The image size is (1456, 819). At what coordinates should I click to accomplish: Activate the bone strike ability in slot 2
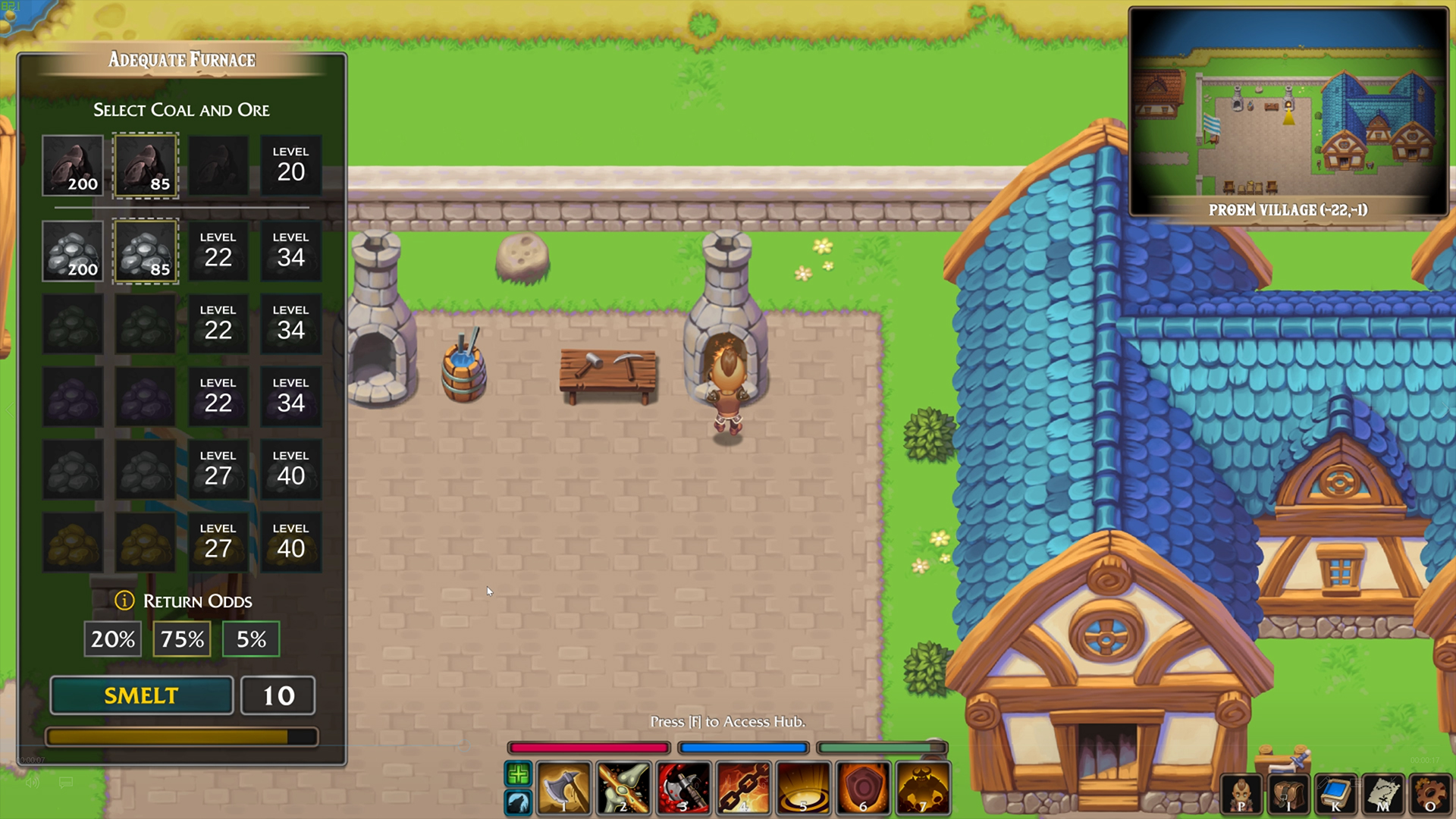pyautogui.click(x=623, y=789)
